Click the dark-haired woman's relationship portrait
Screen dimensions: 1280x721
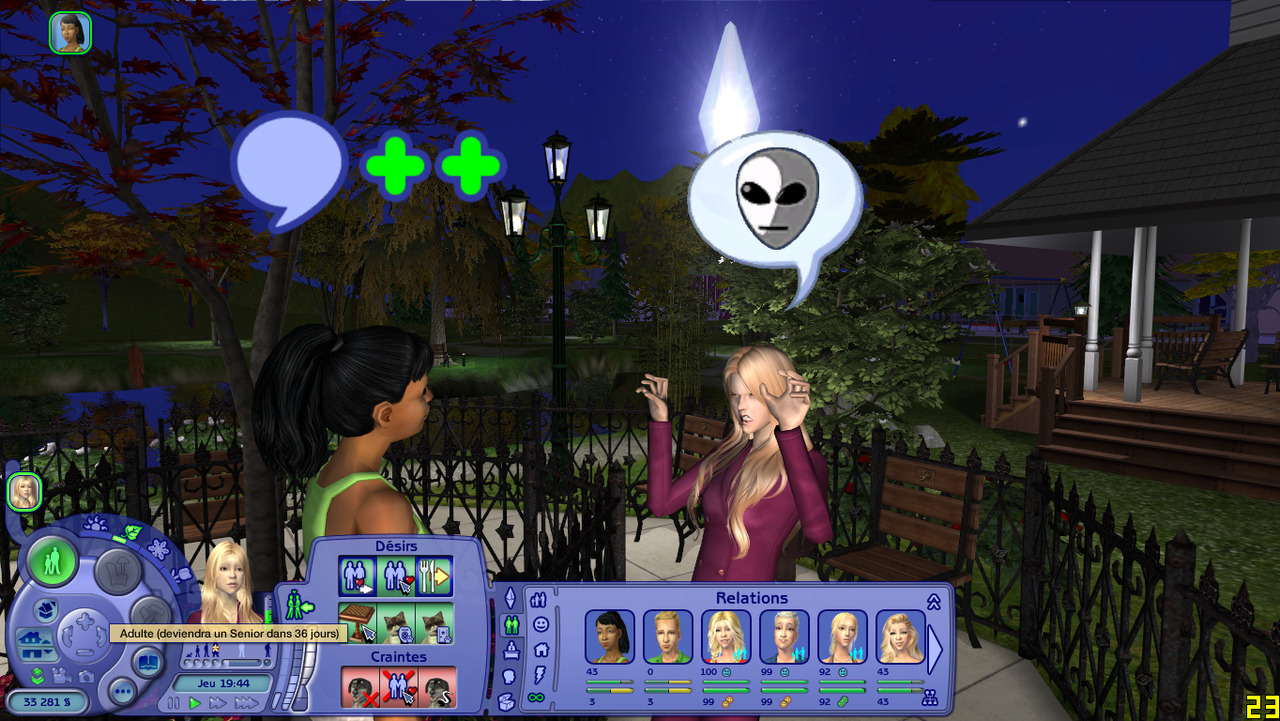pyautogui.click(x=609, y=637)
